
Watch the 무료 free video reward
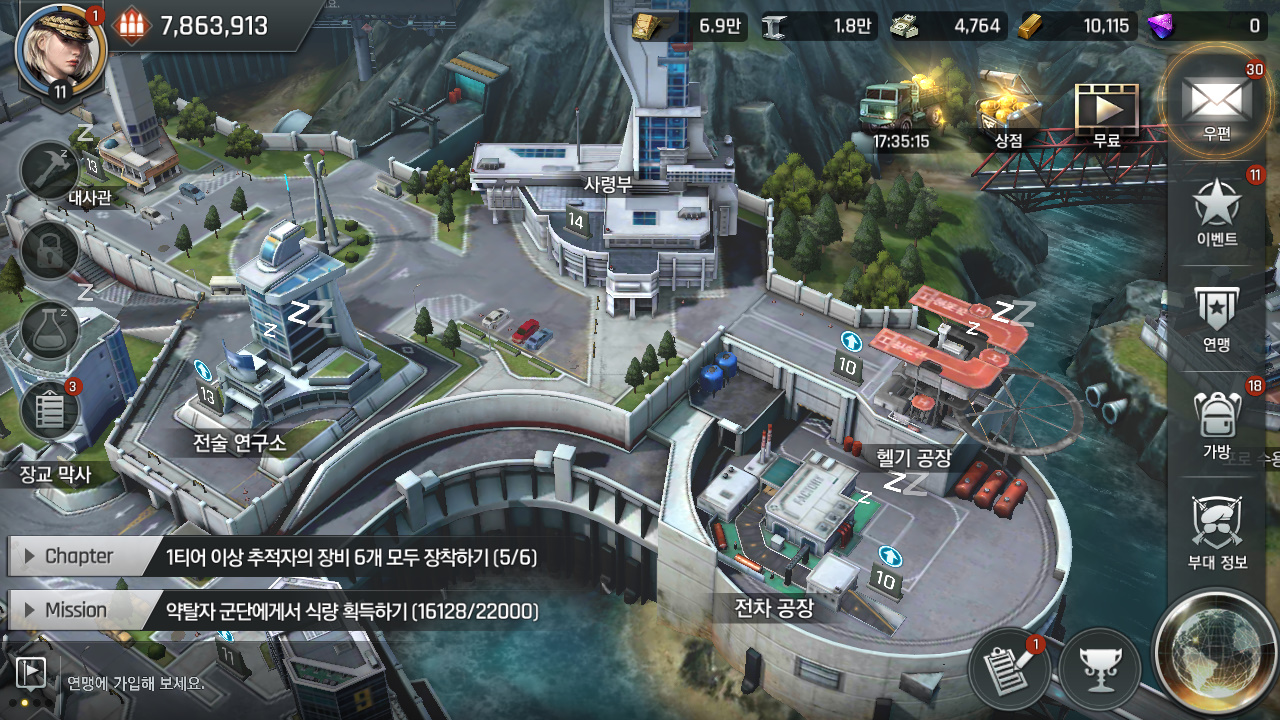pos(1106,110)
